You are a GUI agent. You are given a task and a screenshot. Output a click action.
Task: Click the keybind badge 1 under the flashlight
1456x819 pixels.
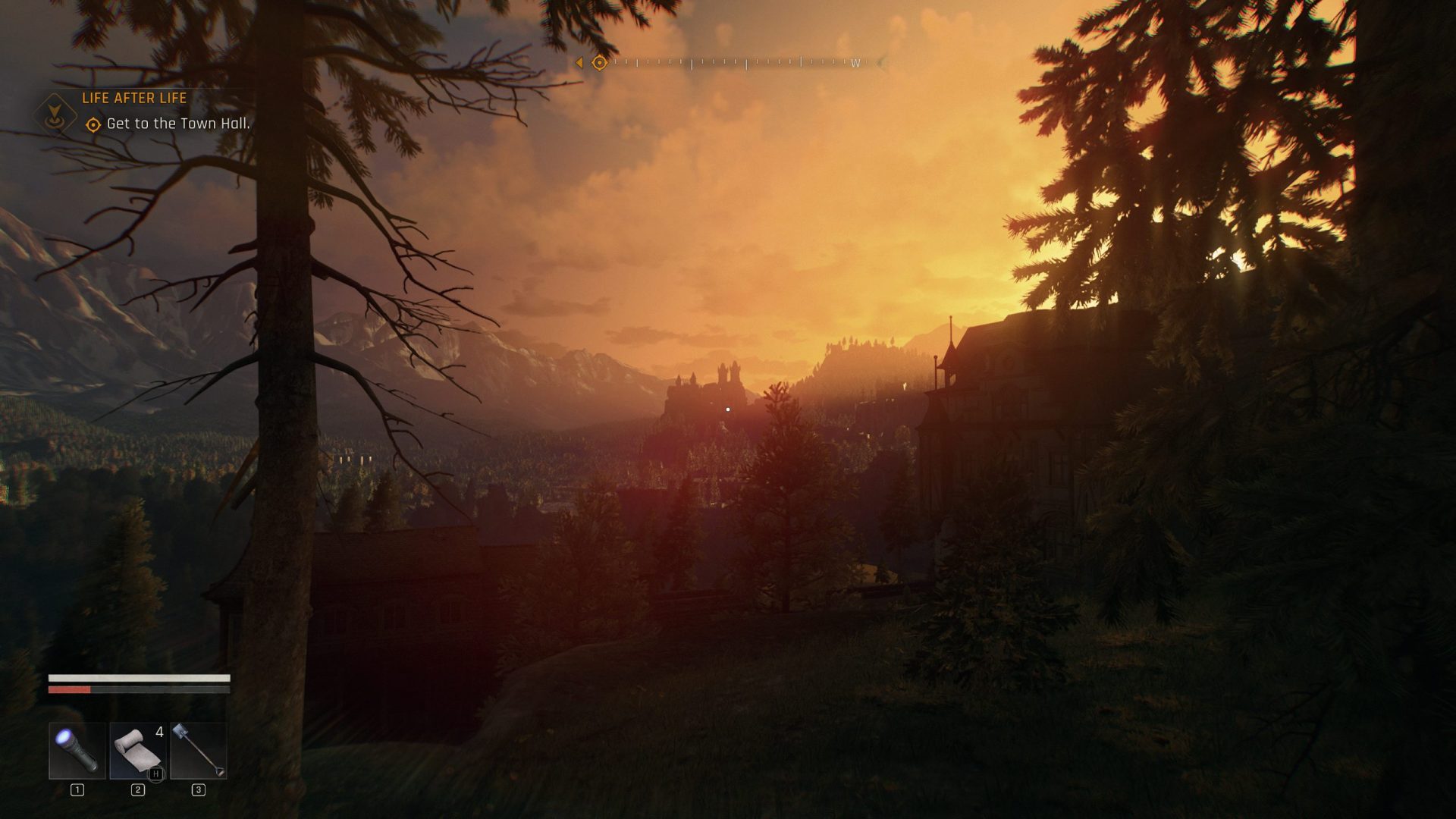(76, 789)
